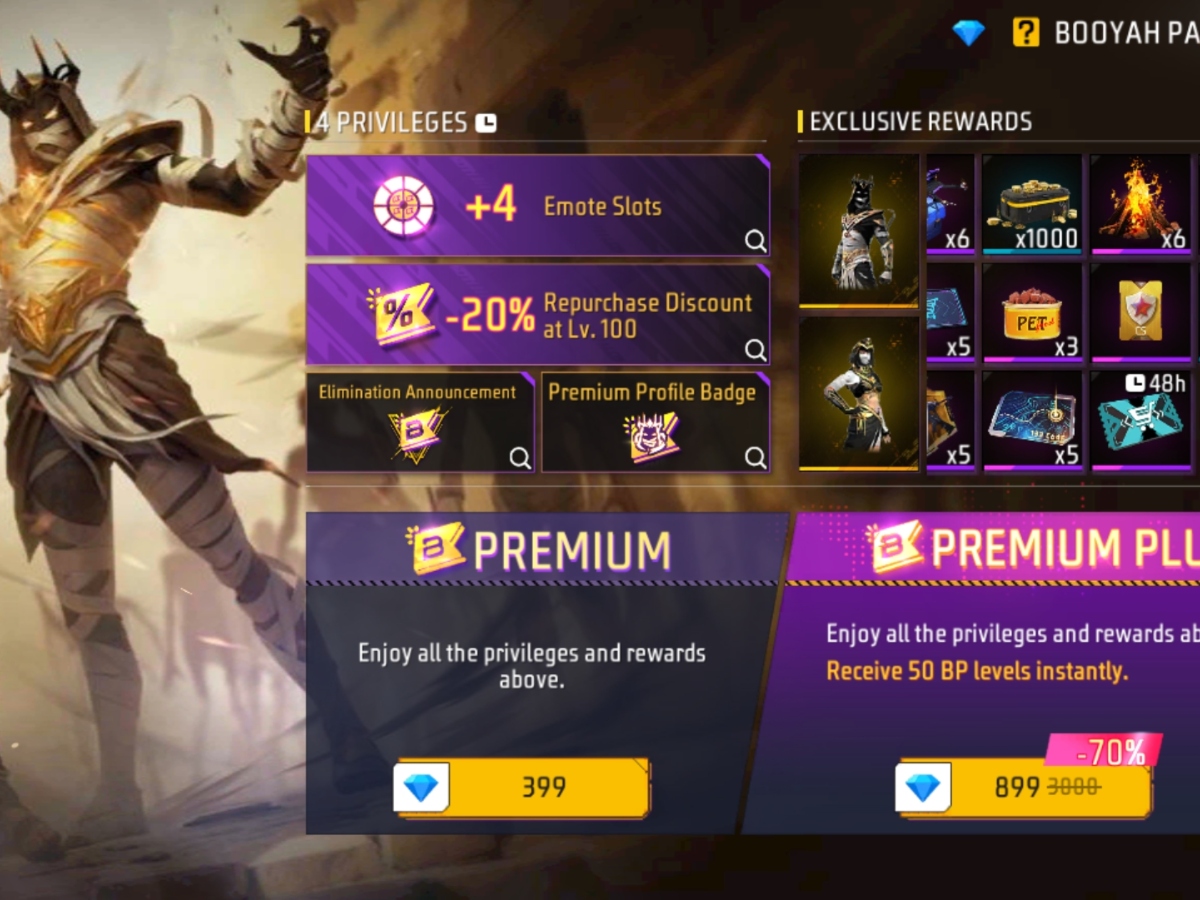Tap the diamond currency icon at top

click(x=968, y=33)
